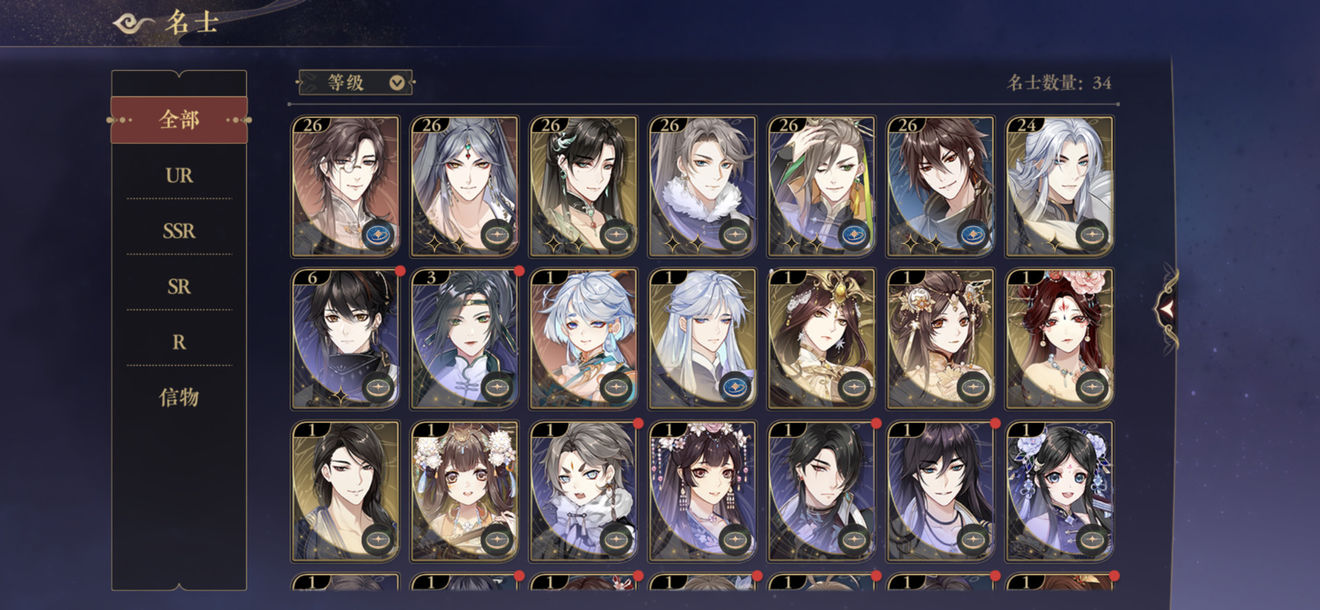
Task: Choose the level 26 character with white fur collar
Action: click(x=702, y=186)
